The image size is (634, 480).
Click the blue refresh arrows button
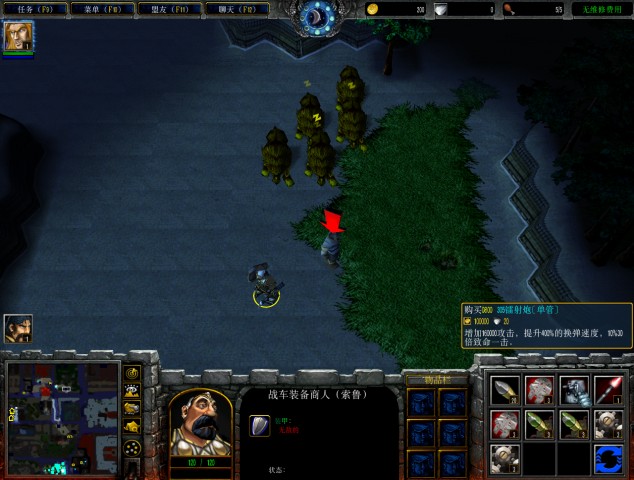(607, 459)
